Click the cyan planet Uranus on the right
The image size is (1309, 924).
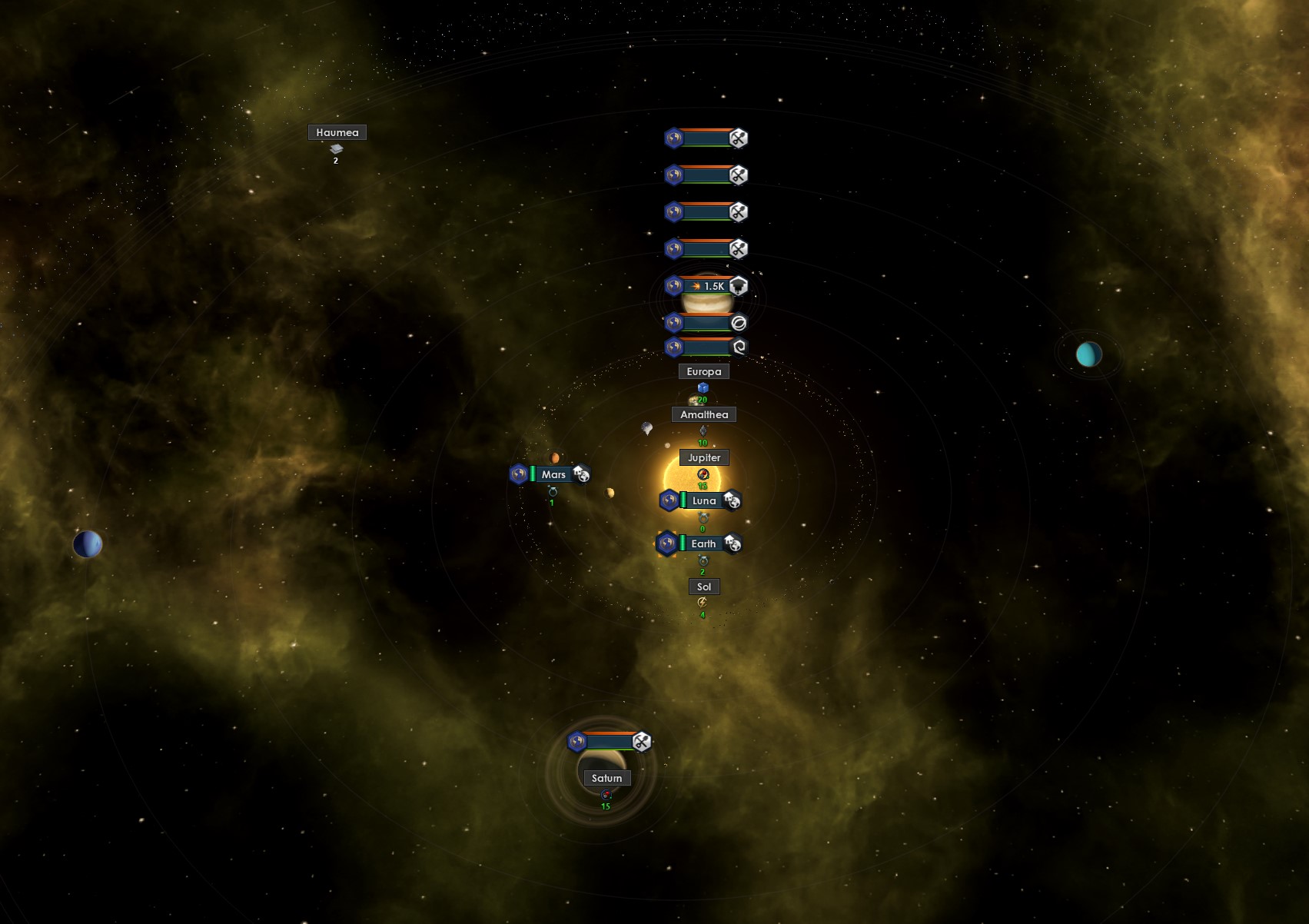click(x=1088, y=354)
